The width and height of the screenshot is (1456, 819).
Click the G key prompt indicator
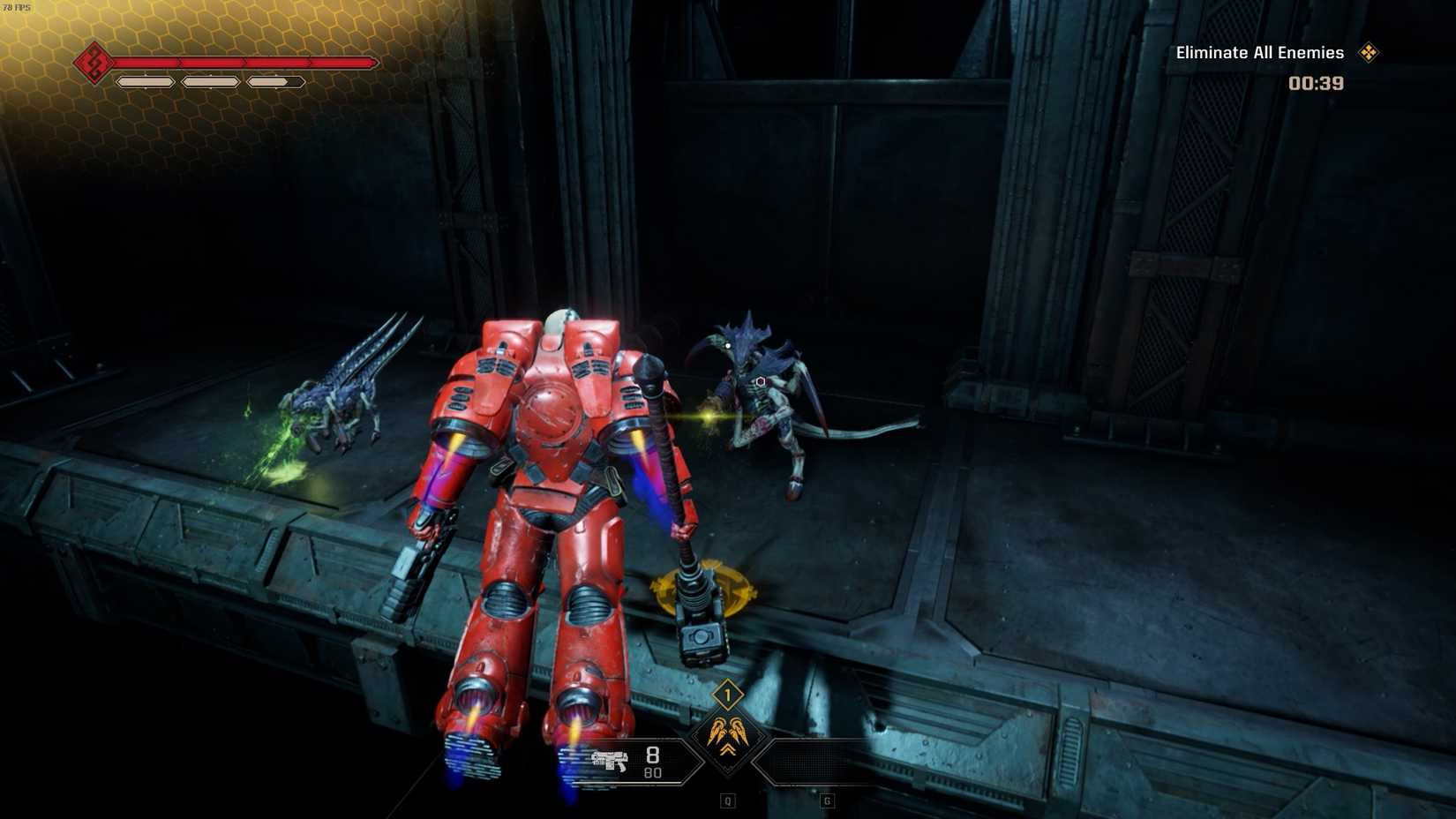coord(827,800)
